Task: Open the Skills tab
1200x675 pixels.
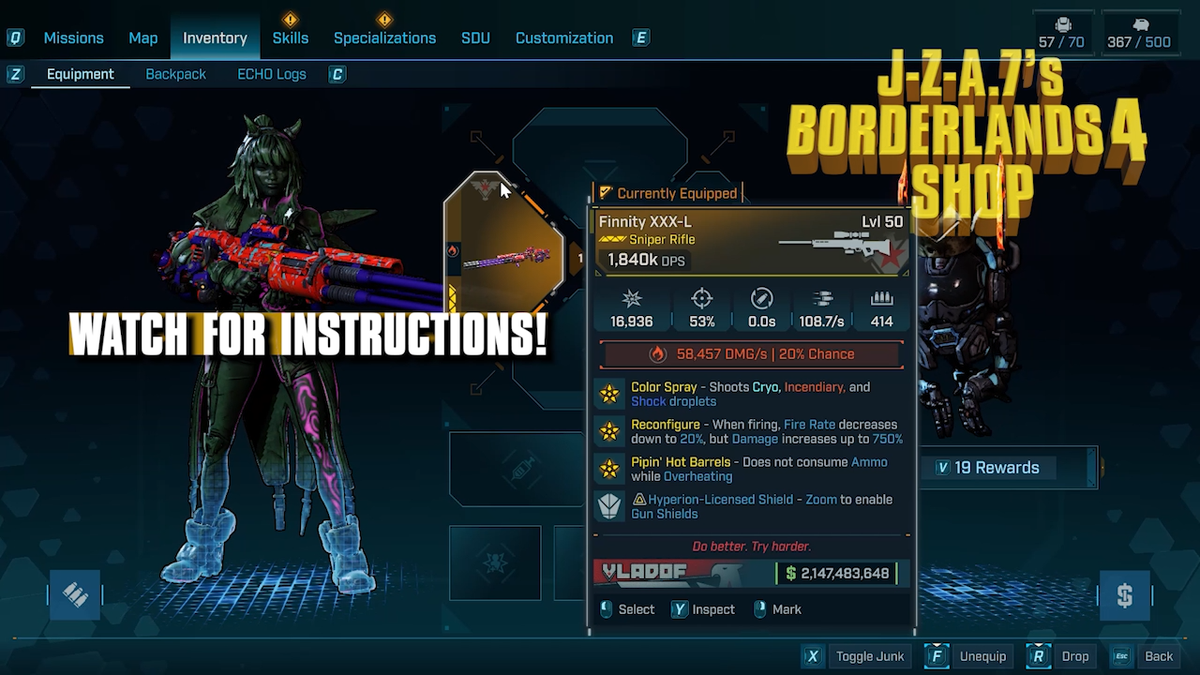Action: coord(290,38)
